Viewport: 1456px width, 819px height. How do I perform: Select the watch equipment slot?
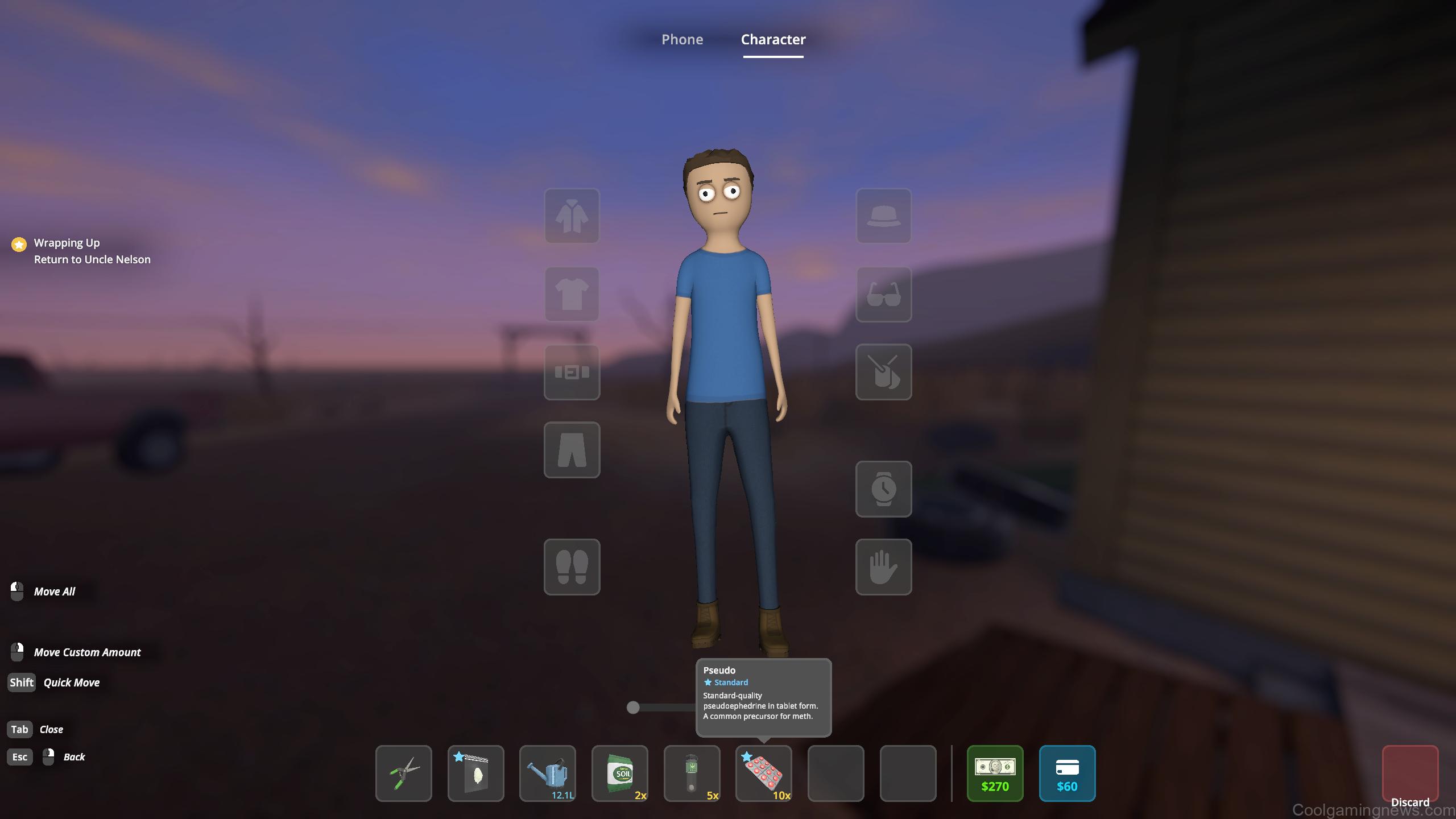(883, 490)
